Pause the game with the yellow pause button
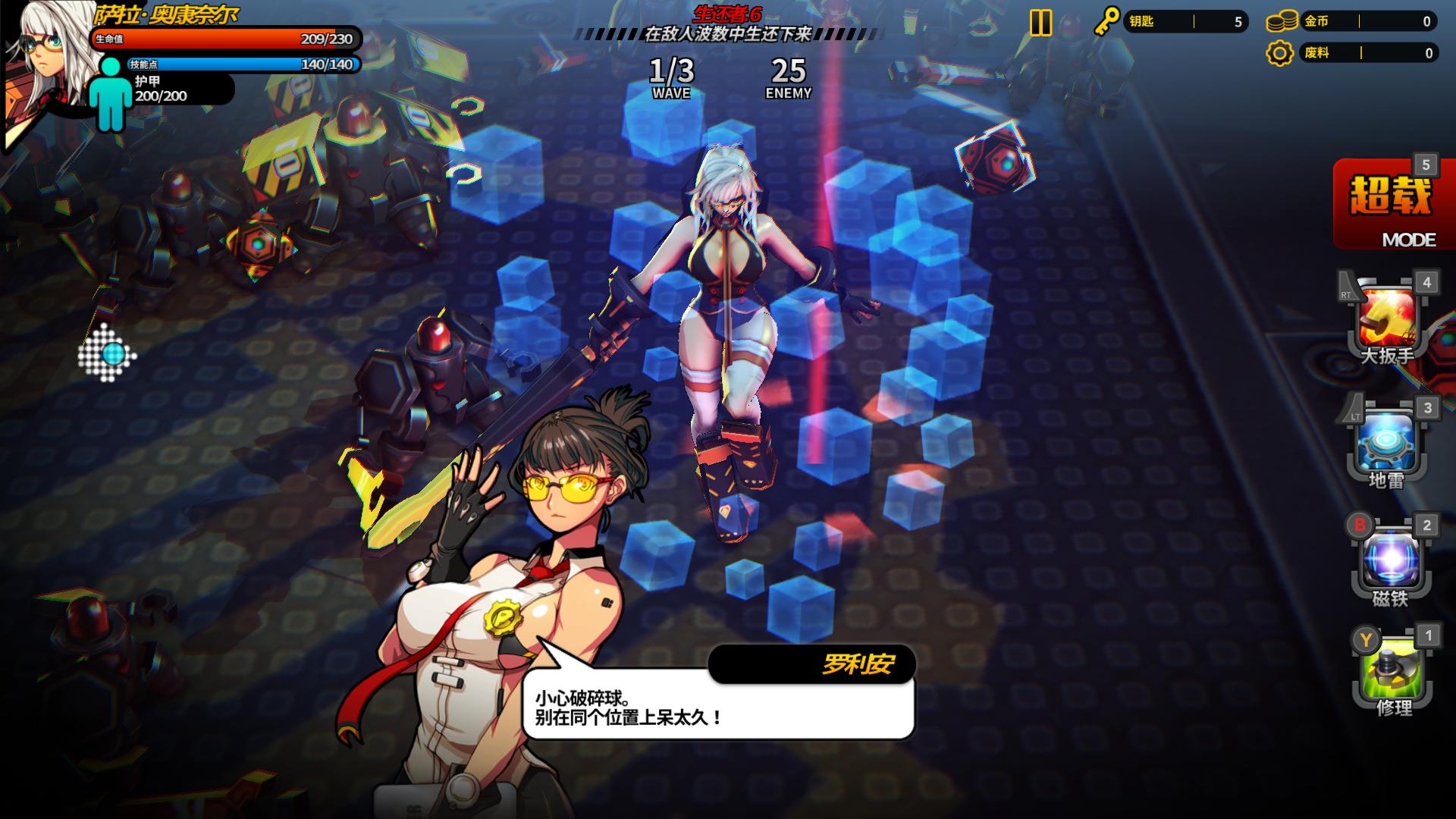 pos(1040,23)
